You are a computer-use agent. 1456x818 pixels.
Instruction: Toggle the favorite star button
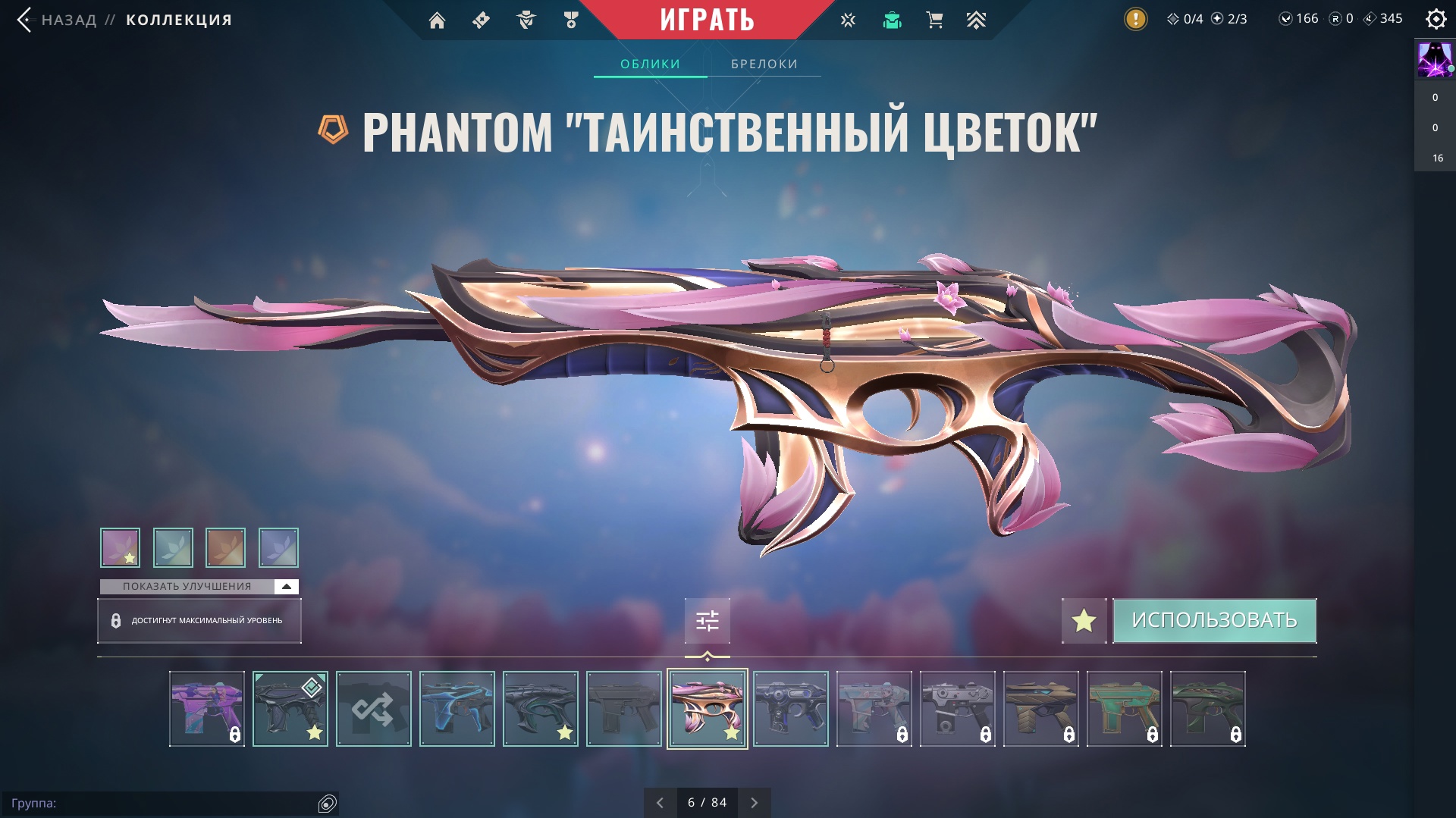(1084, 621)
